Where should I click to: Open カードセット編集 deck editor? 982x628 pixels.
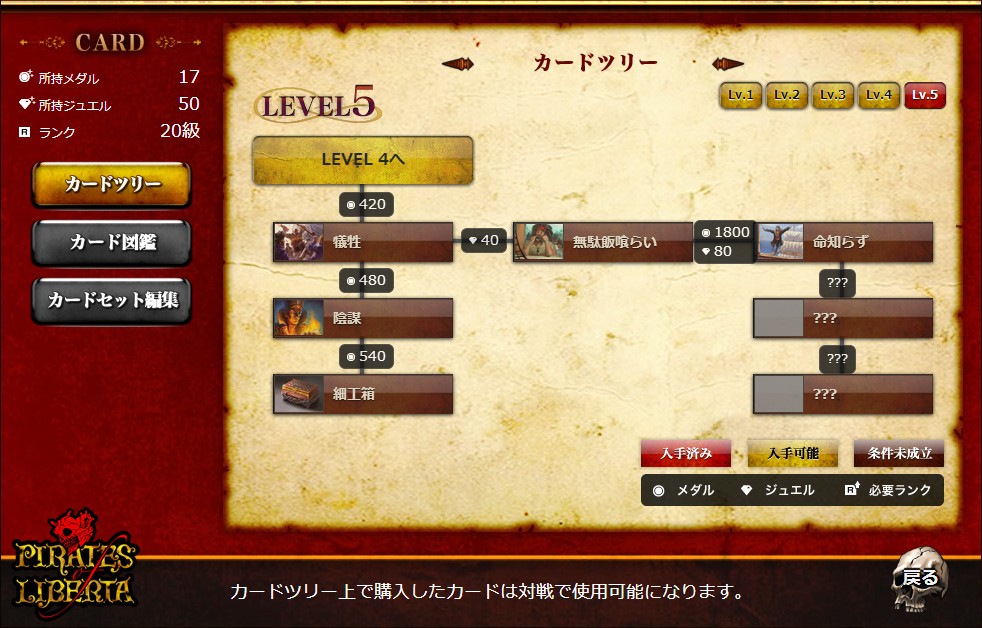click(x=111, y=299)
